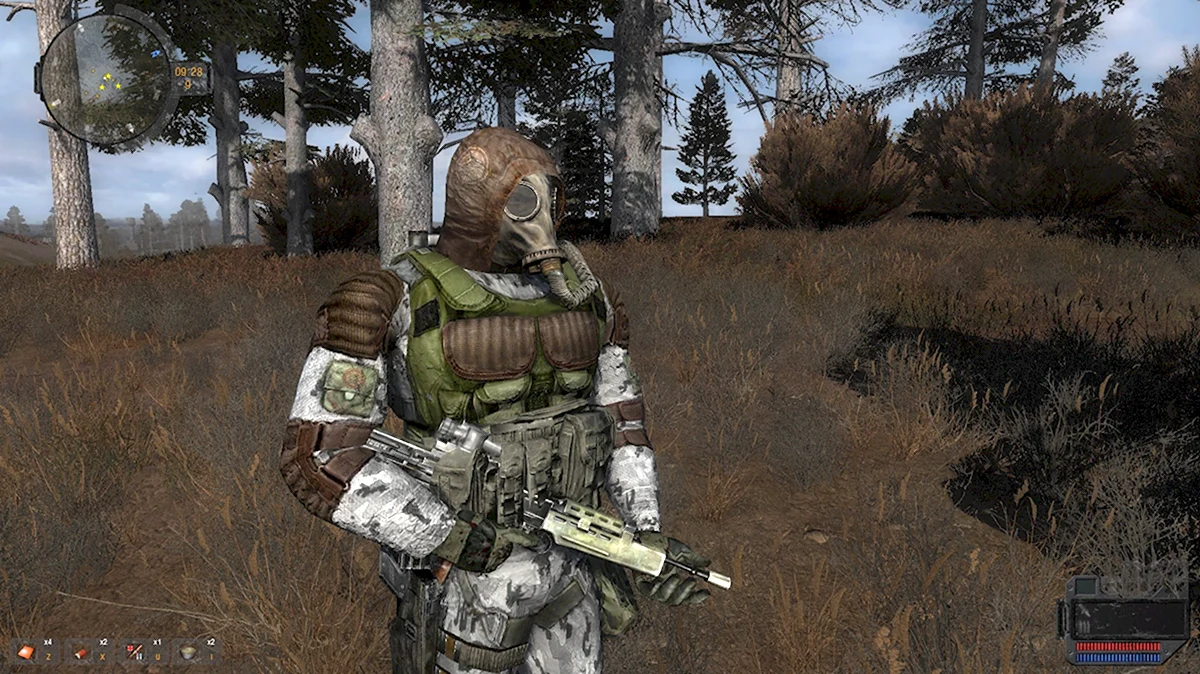Choose the bowl item quick slot
The image size is (1200, 674).
coord(187,652)
